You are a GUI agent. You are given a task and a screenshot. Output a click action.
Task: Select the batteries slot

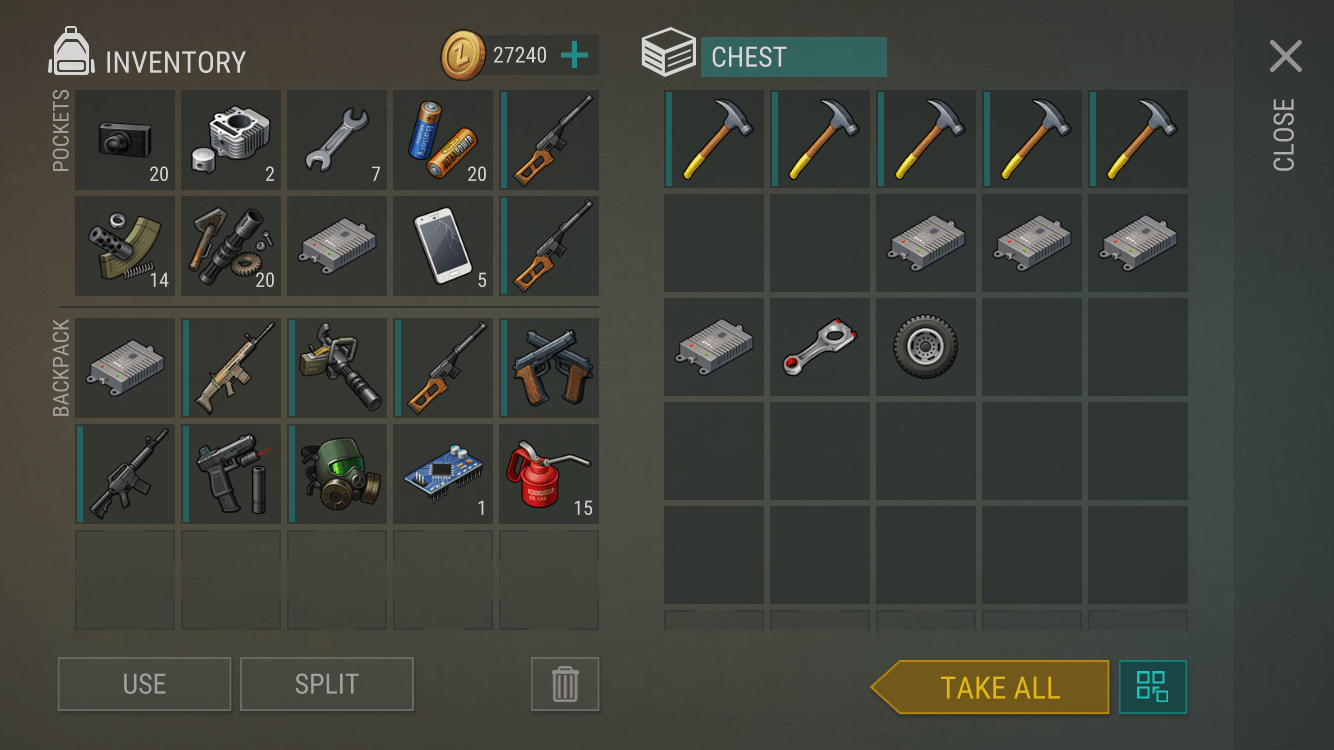pos(443,140)
